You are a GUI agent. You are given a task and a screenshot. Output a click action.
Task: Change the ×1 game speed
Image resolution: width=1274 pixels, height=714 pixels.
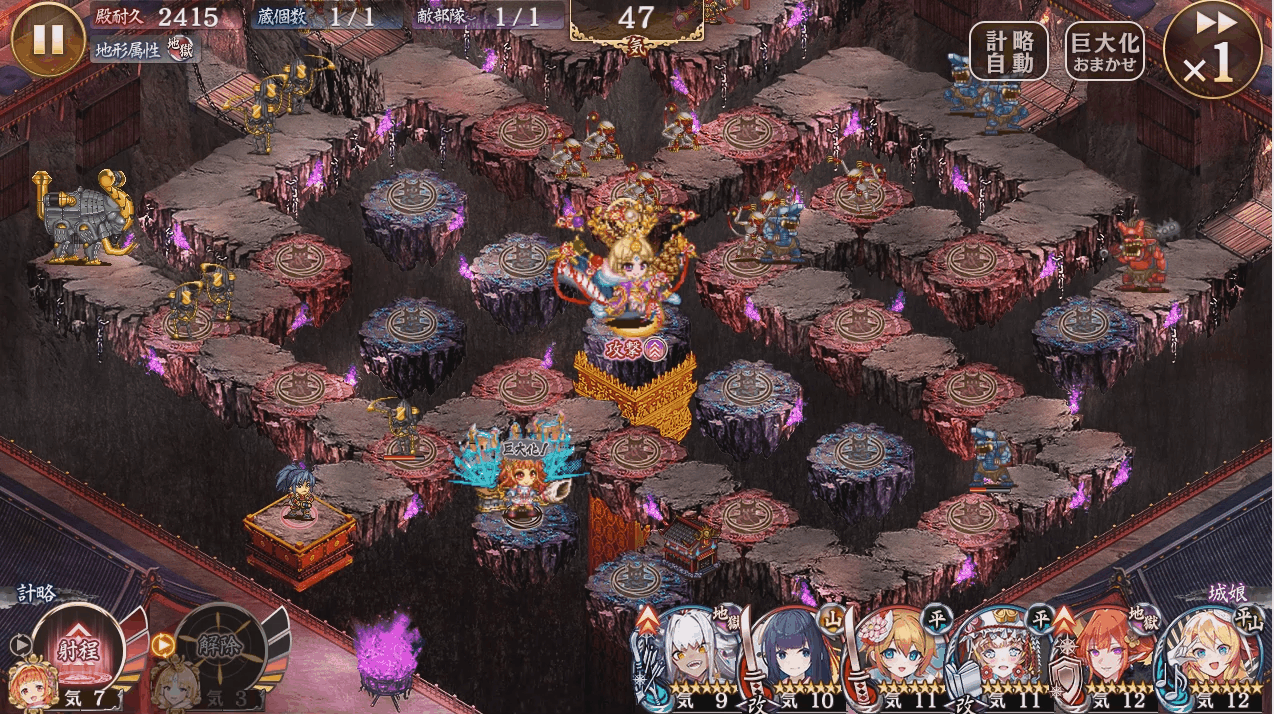(1212, 52)
